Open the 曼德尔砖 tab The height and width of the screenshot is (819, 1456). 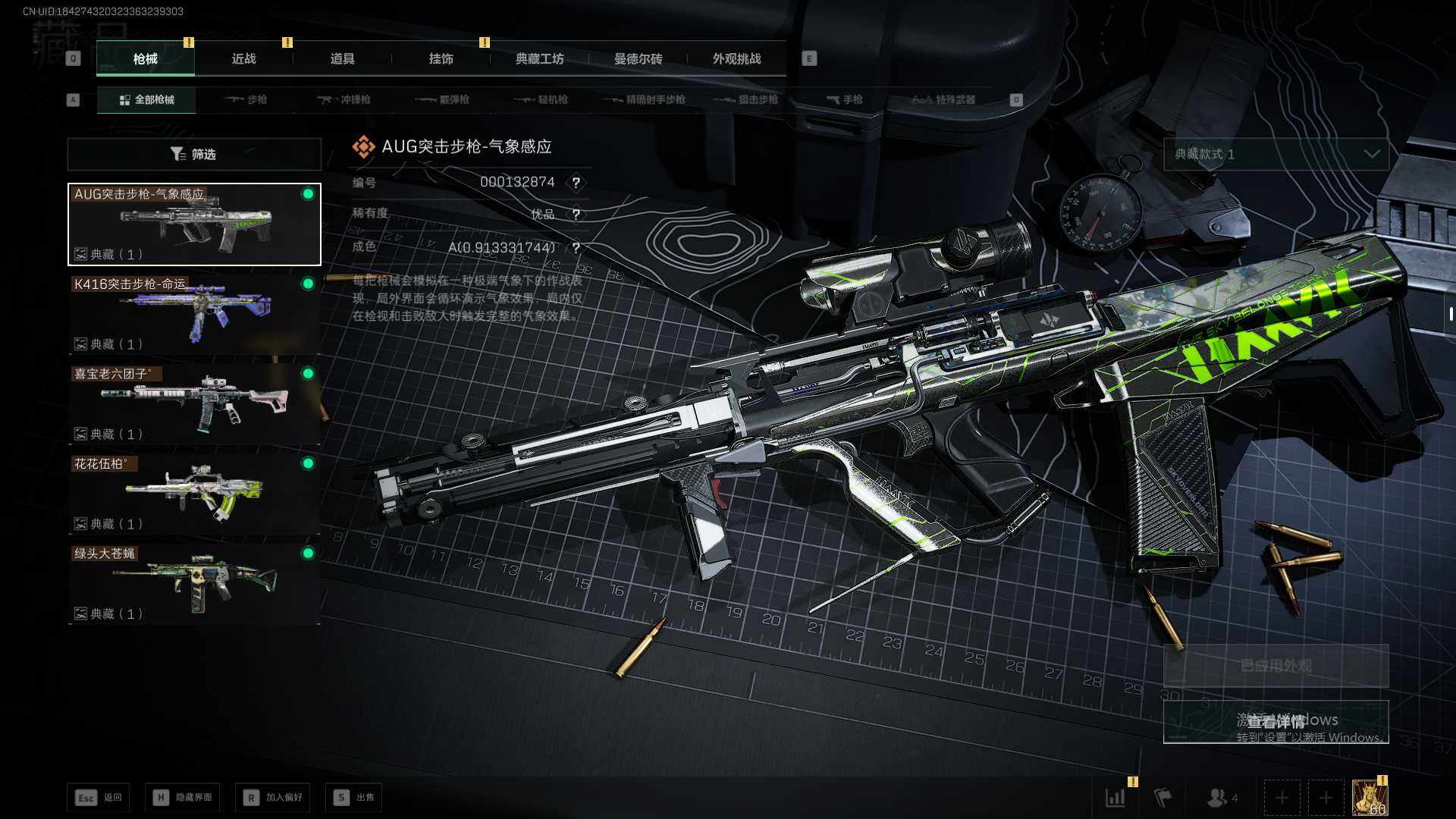coord(638,59)
